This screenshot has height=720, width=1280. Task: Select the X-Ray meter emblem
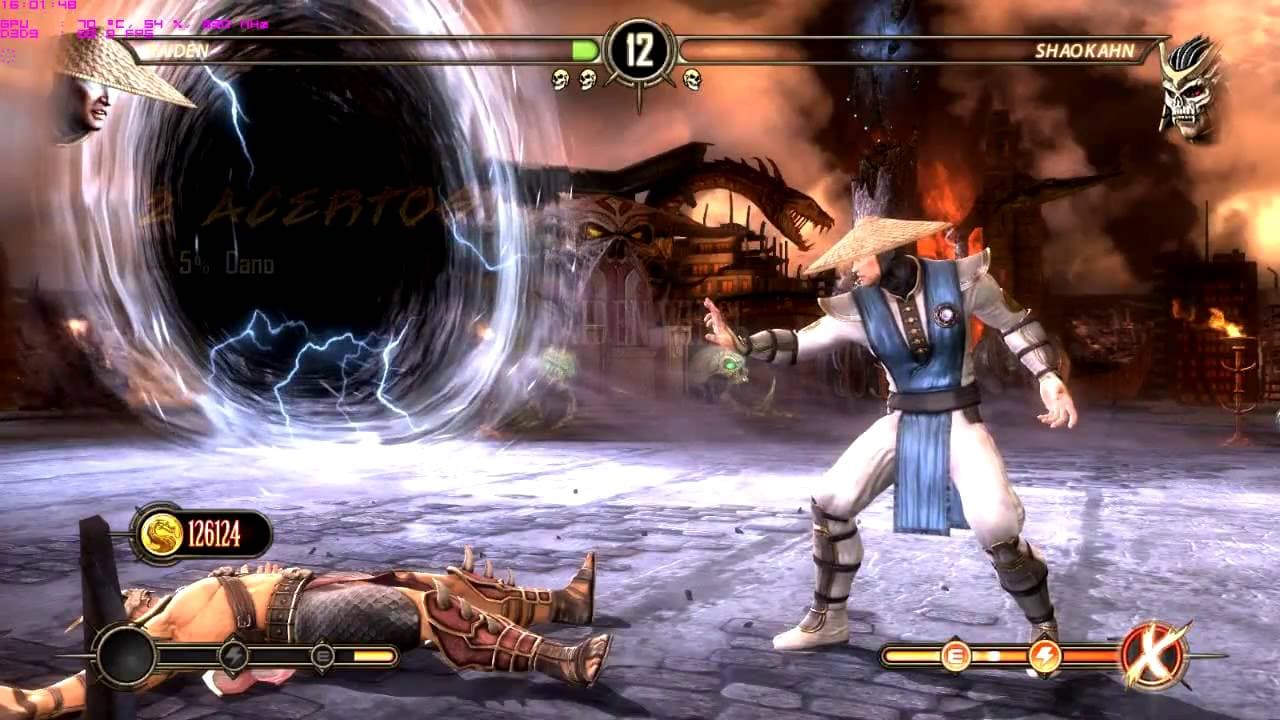(1154, 656)
